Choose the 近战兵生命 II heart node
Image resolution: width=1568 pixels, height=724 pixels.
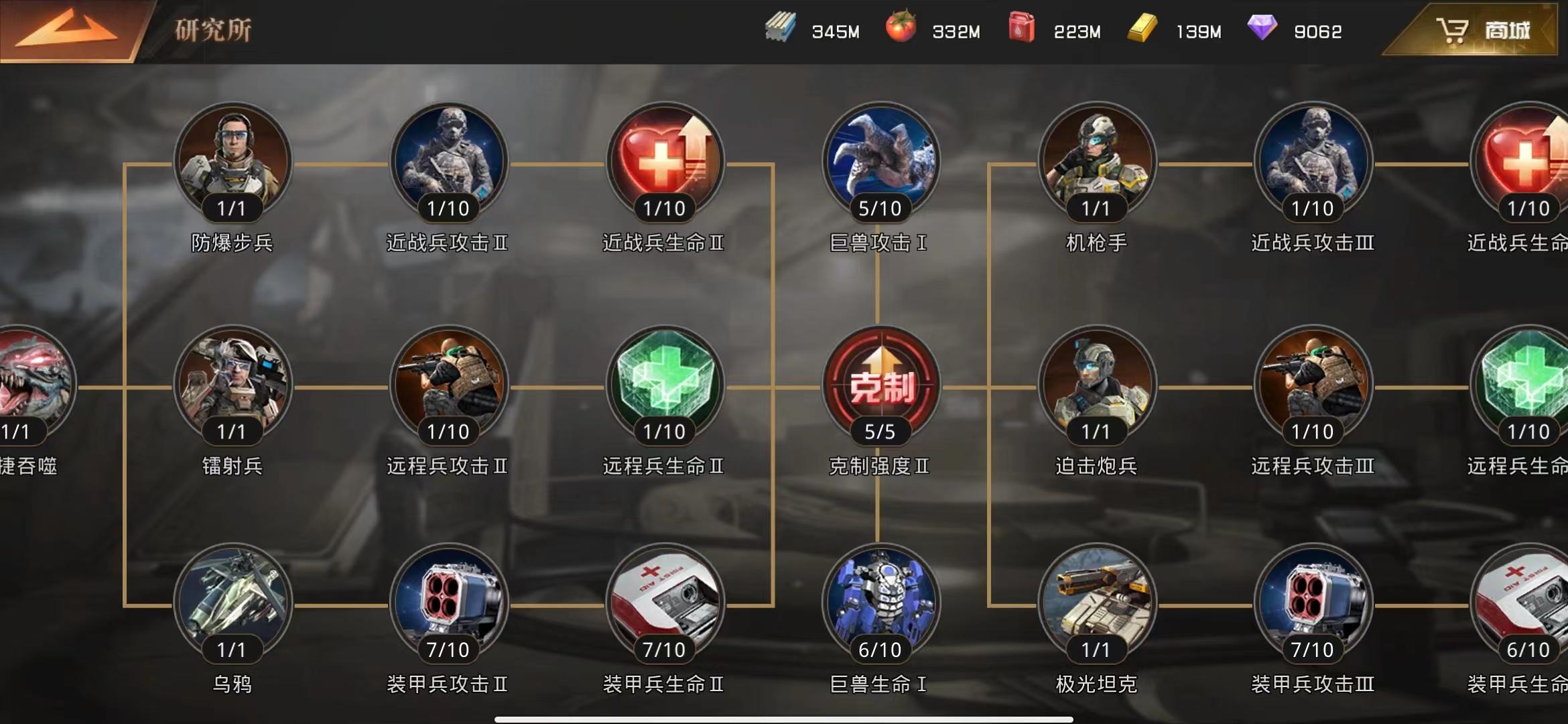(x=665, y=161)
